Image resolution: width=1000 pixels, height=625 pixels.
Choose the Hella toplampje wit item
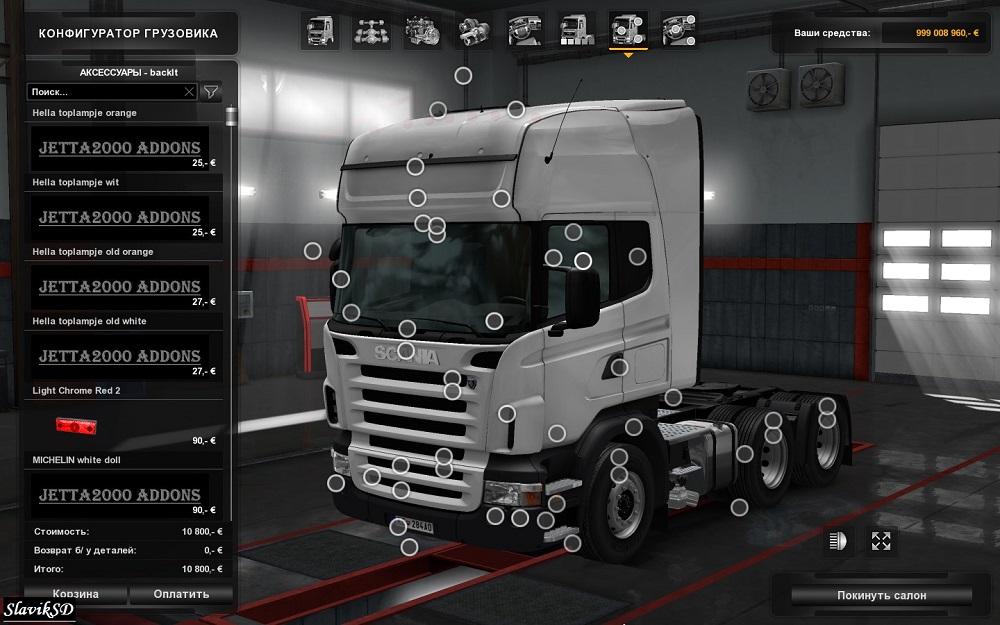(119, 216)
